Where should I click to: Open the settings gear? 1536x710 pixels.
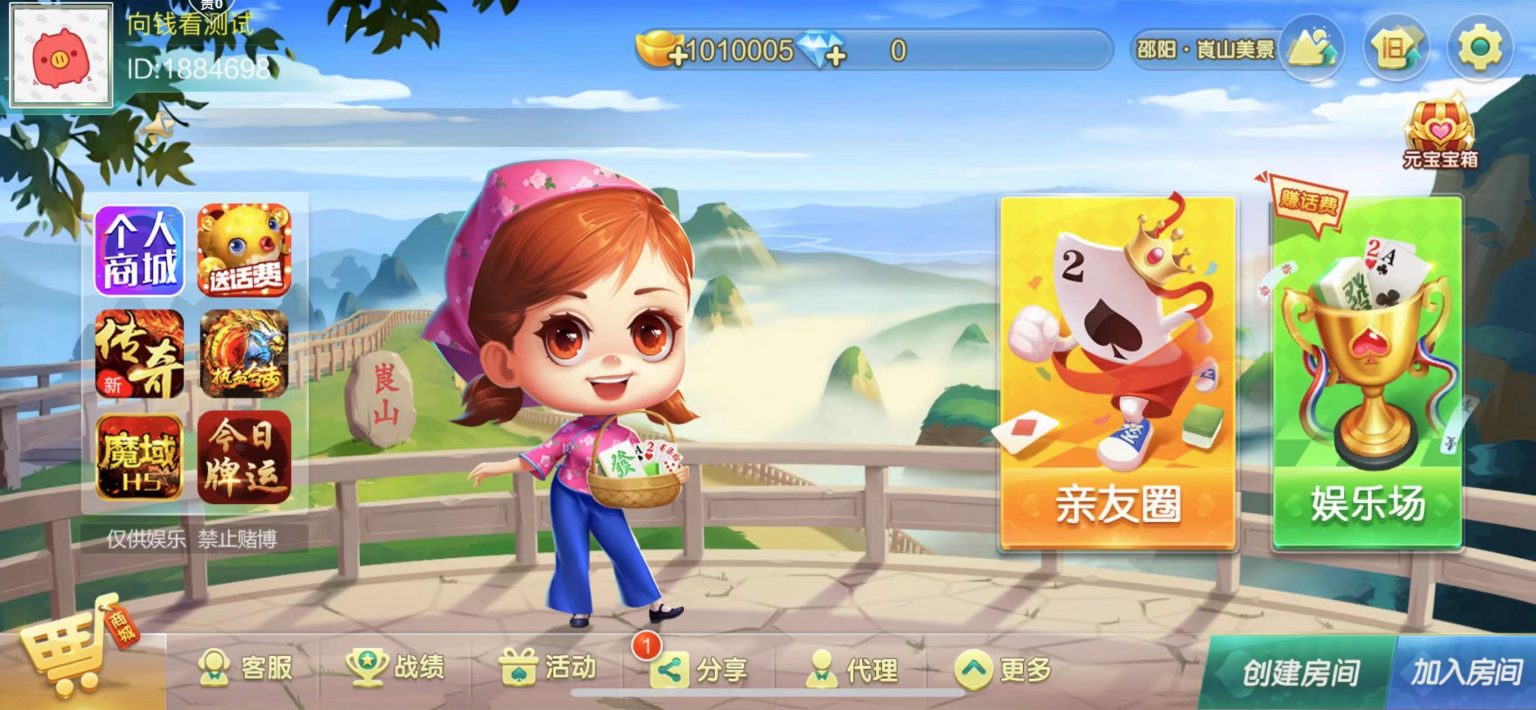click(1480, 48)
